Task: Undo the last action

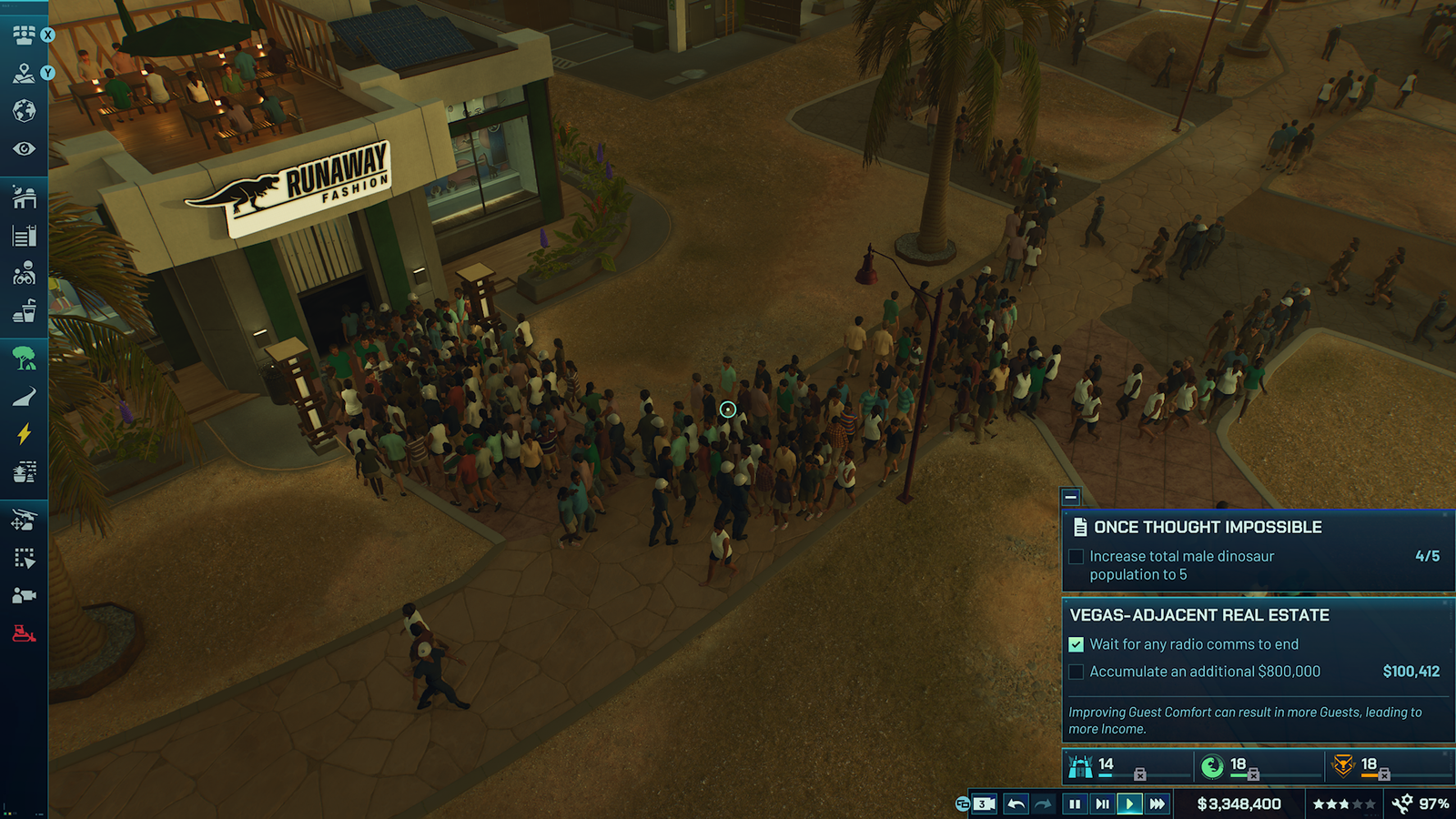Action: (1016, 804)
